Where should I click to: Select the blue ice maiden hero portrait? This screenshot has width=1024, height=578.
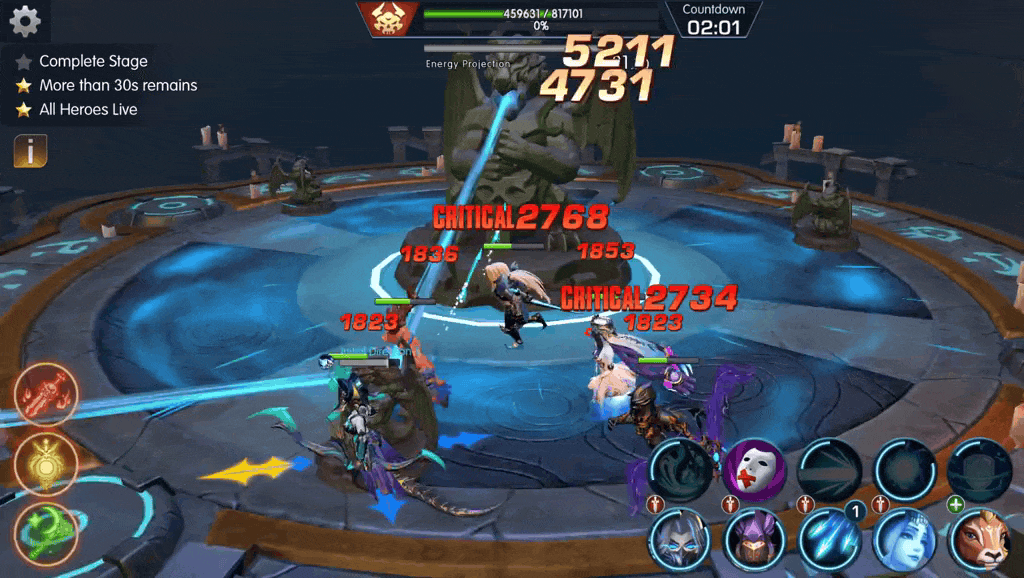pos(904,540)
